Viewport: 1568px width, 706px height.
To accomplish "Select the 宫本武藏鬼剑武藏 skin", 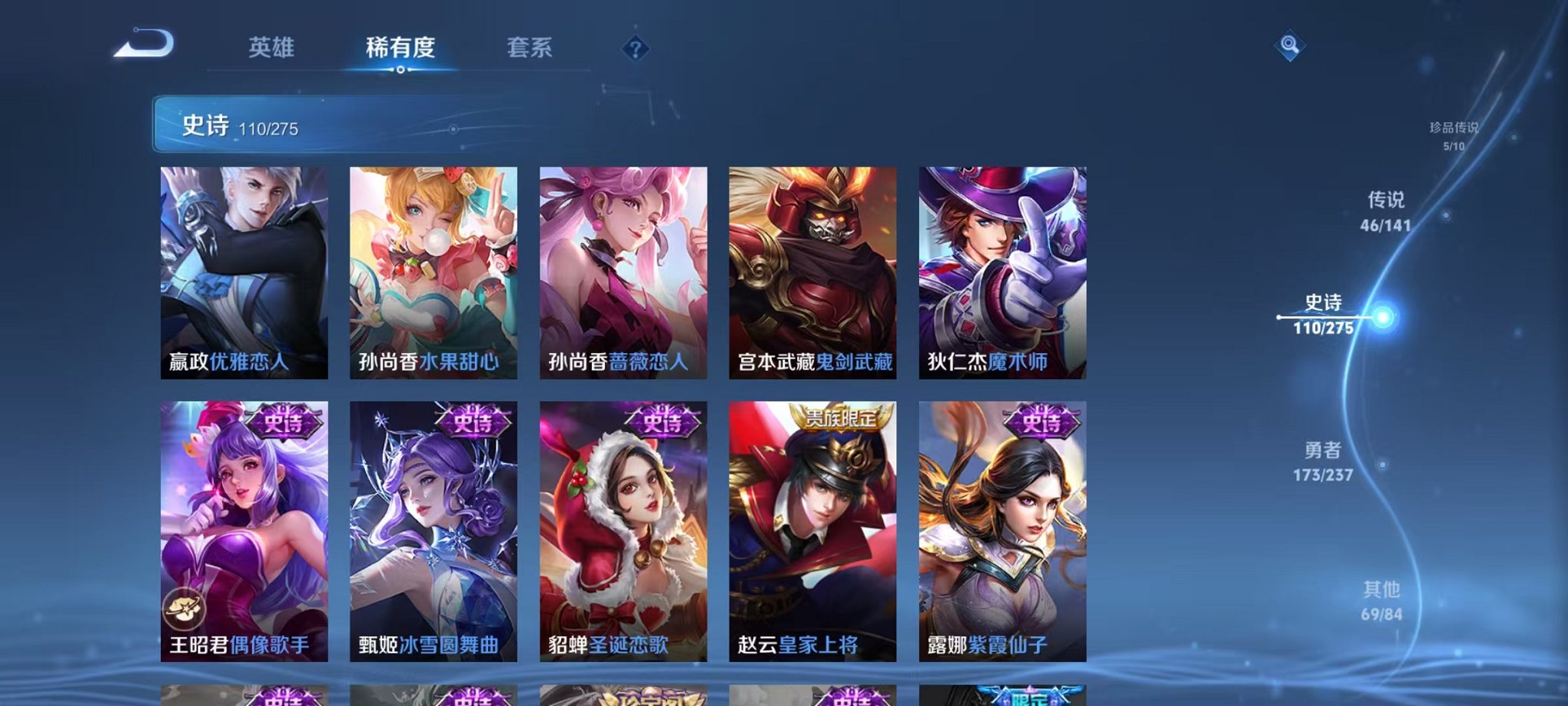I will pyautogui.click(x=816, y=269).
